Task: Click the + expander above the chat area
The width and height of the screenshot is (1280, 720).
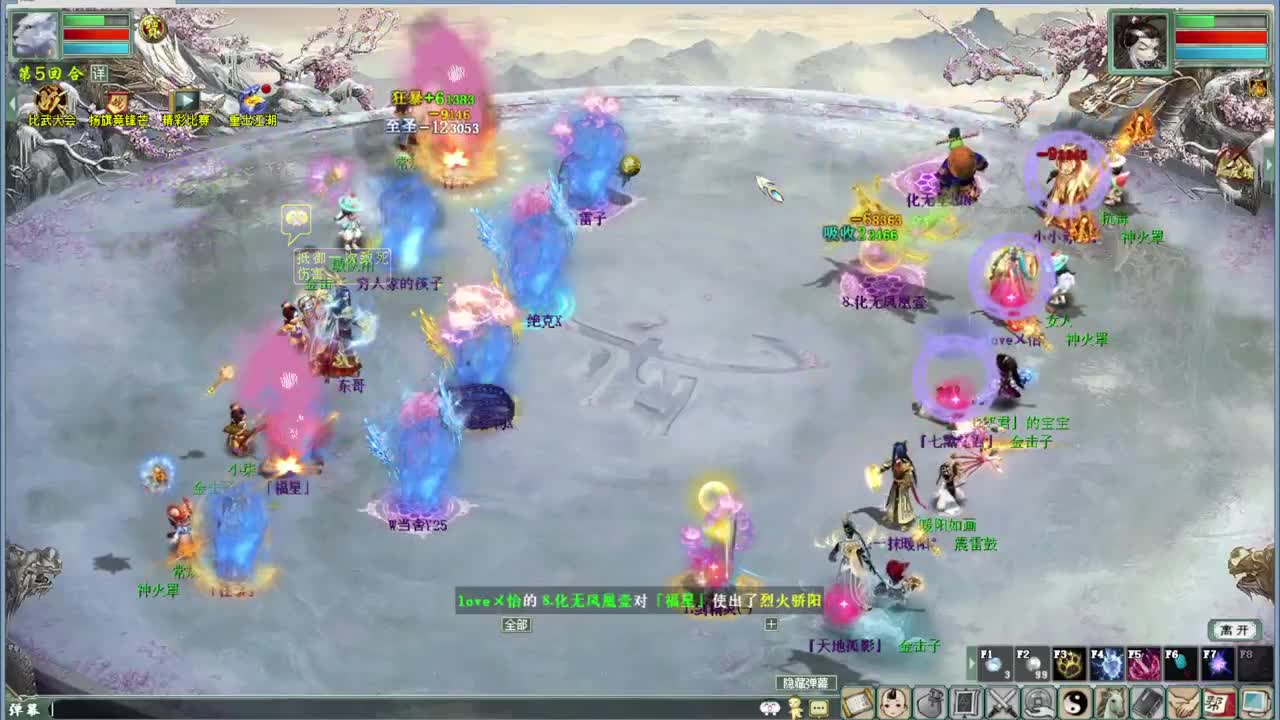Action: (x=770, y=623)
